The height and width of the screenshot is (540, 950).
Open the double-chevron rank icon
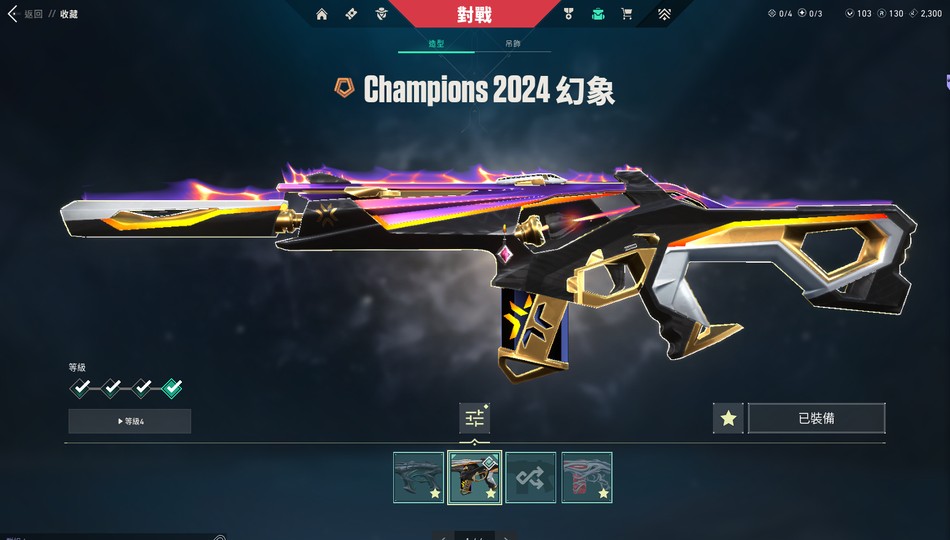(665, 14)
